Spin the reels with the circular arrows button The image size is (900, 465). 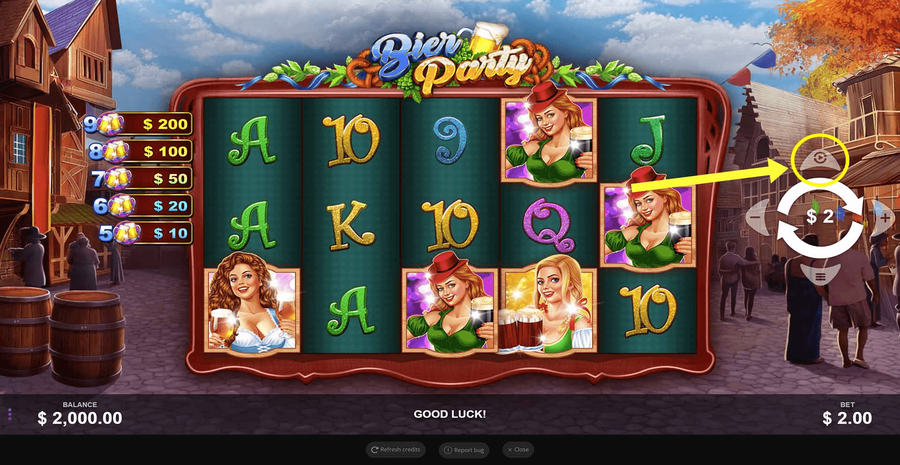(820, 216)
